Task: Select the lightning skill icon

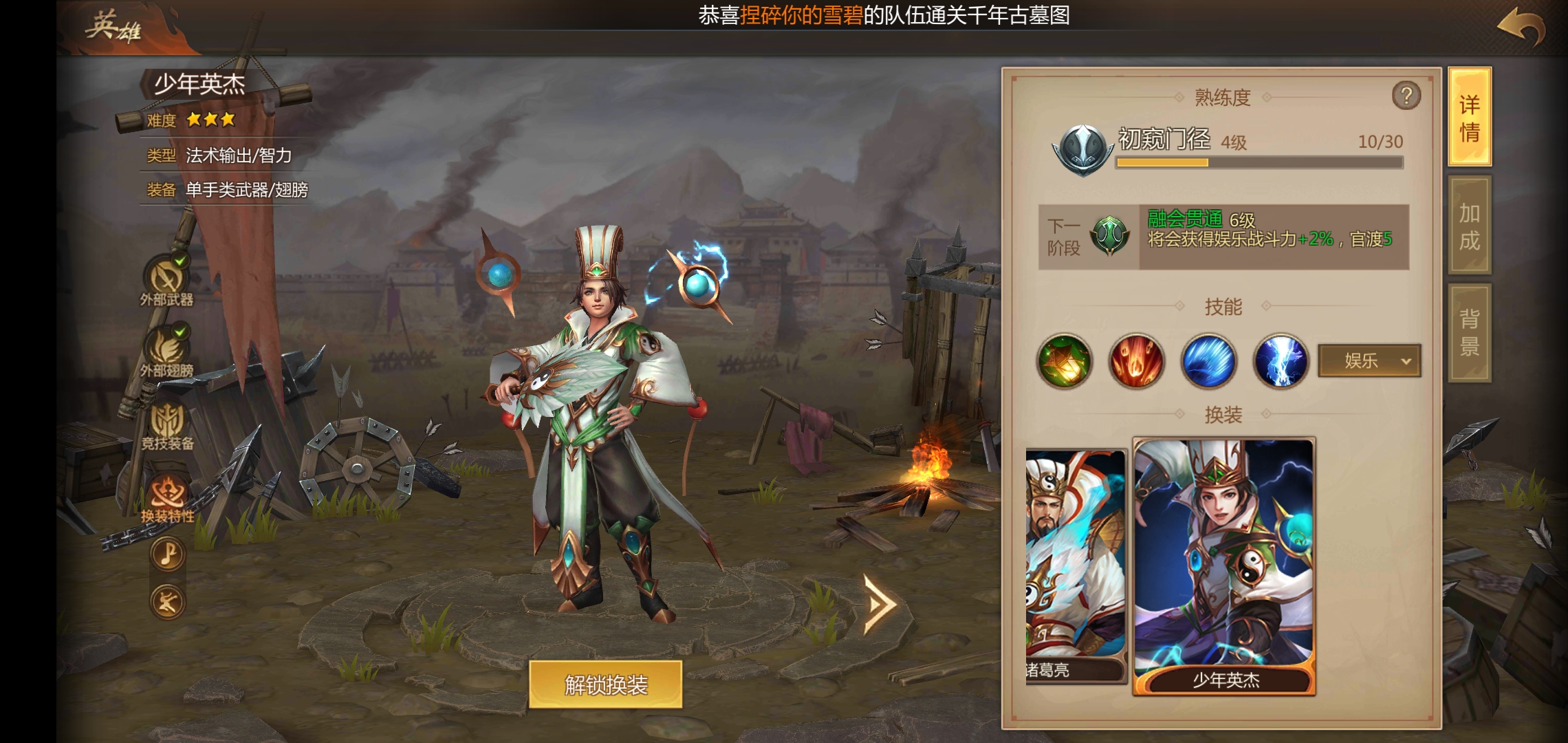Action: 1279,362
